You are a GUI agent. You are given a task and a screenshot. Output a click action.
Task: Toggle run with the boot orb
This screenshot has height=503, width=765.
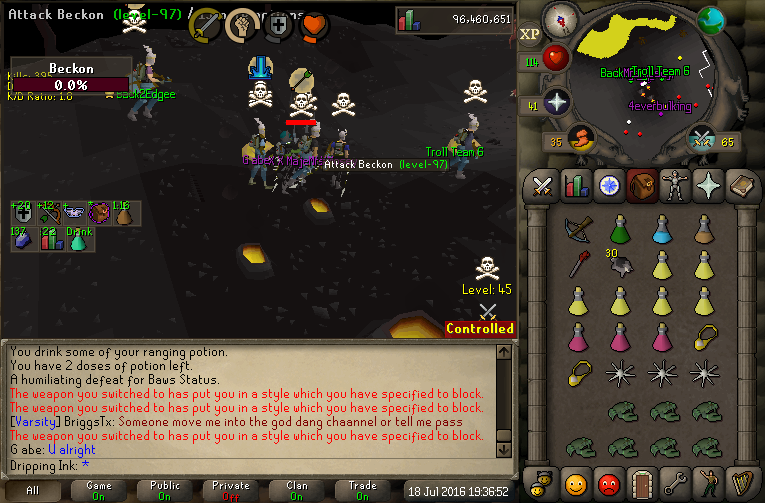click(581, 138)
